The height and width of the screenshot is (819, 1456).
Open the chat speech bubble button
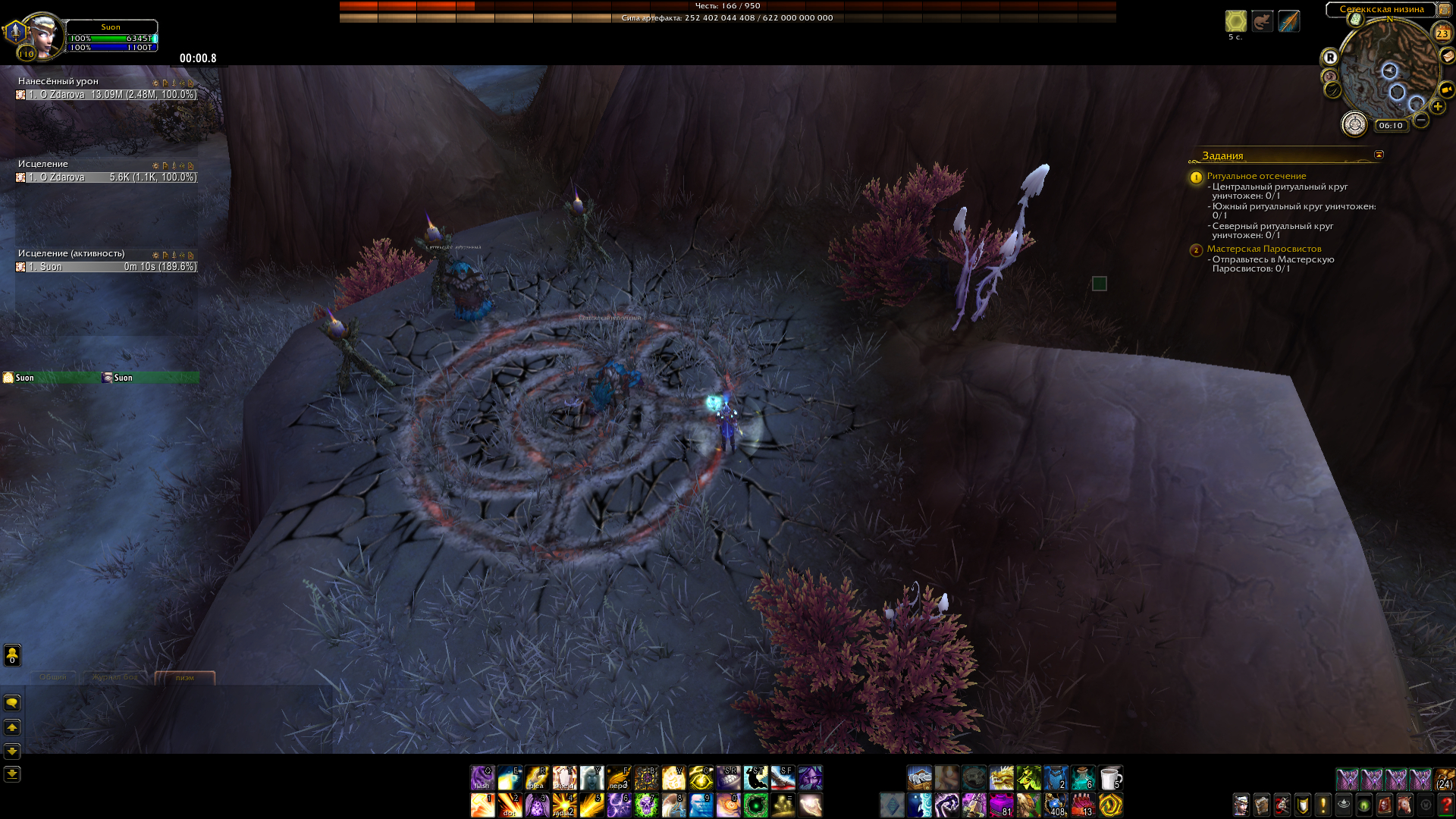tap(12, 703)
